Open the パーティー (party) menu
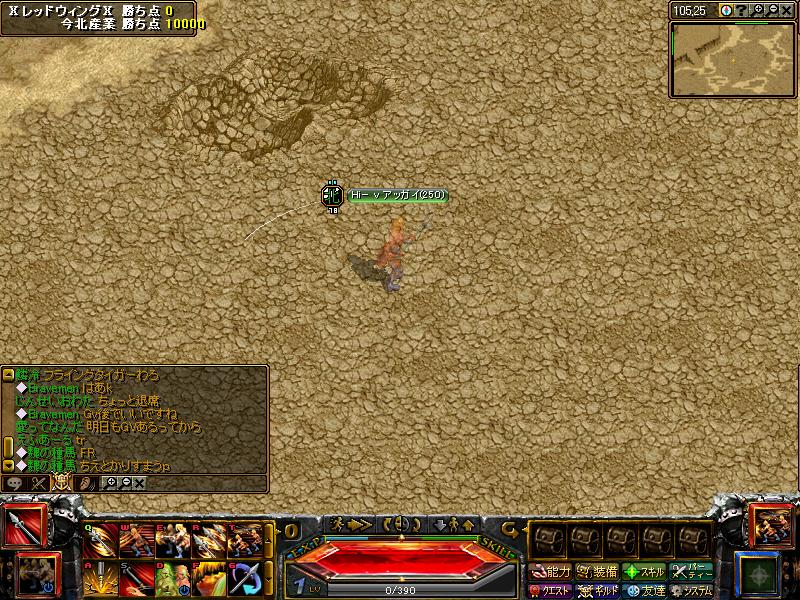Screen dimensions: 800x600 692,572
